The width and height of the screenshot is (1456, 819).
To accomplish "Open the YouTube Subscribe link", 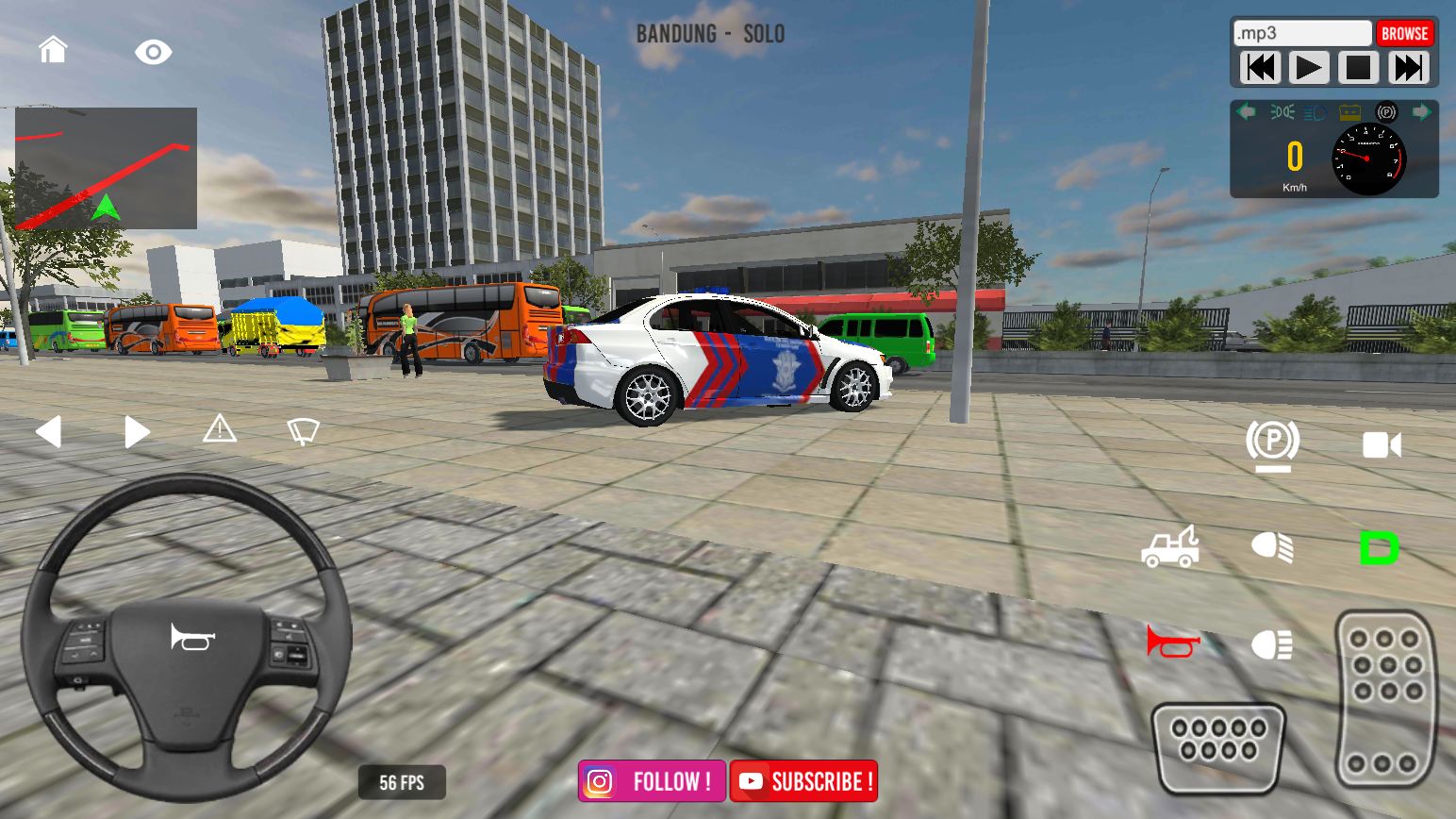I will click(x=803, y=781).
